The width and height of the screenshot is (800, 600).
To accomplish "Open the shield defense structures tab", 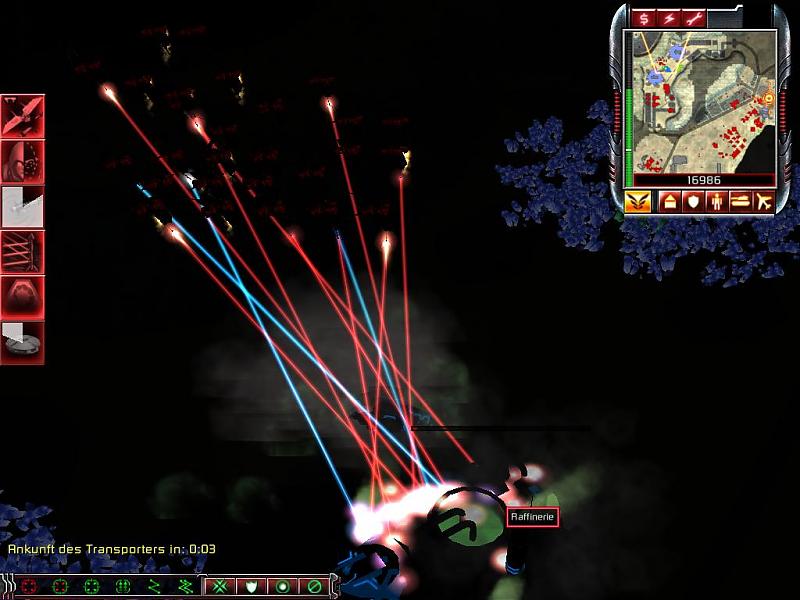I will [x=692, y=201].
